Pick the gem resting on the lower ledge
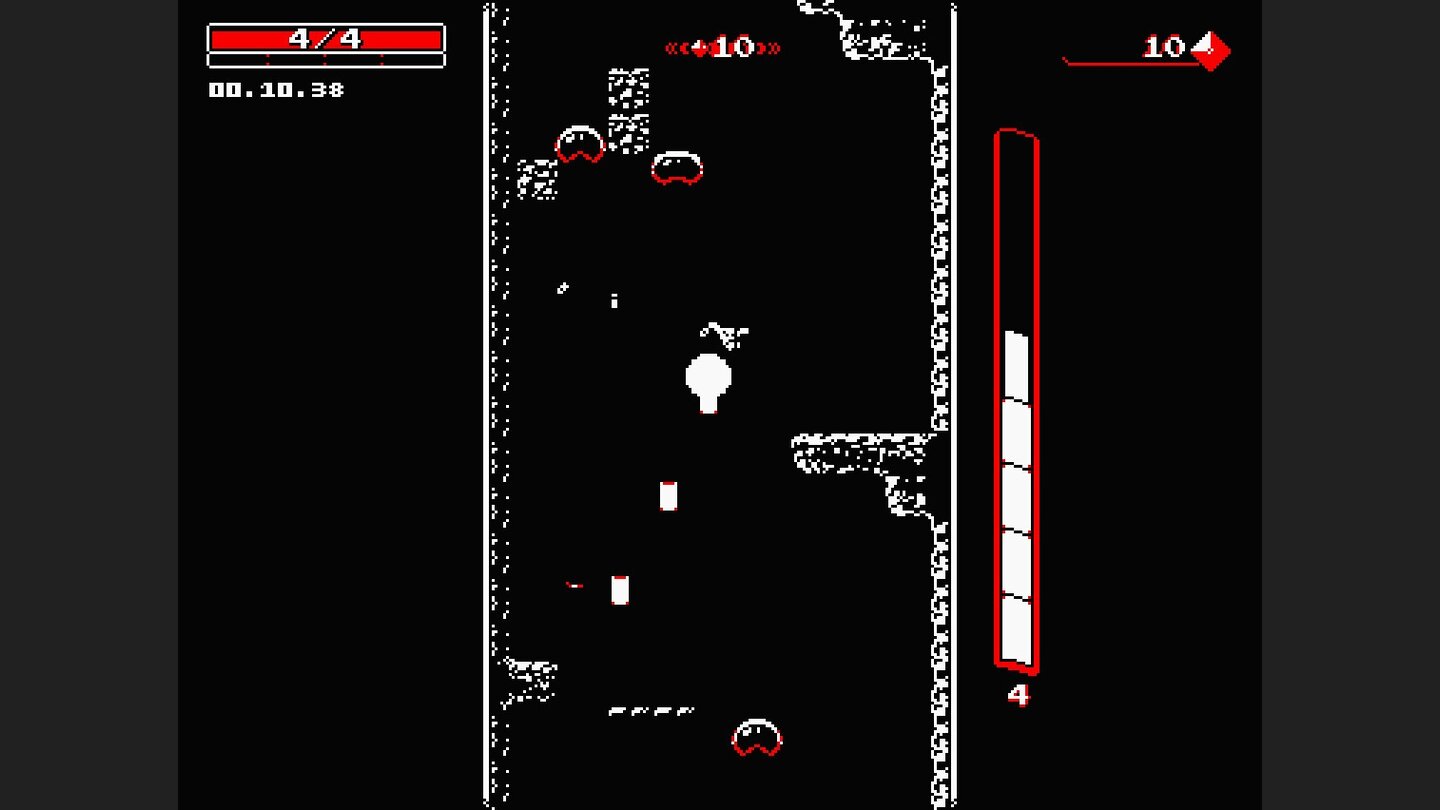 tap(618, 591)
